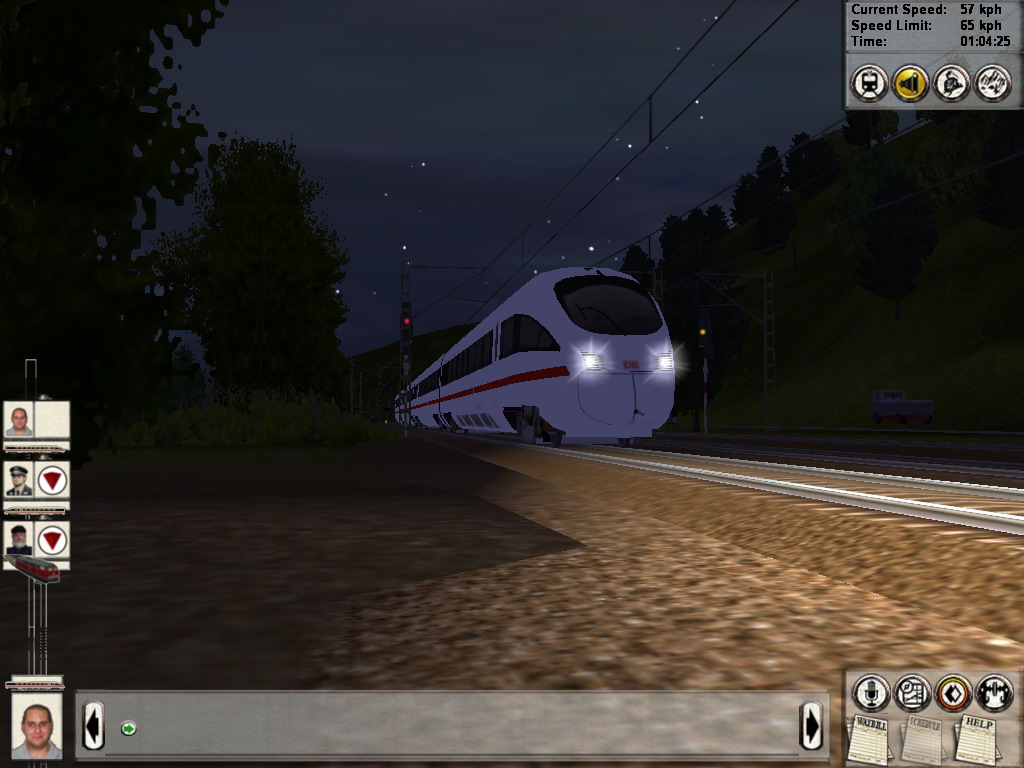Click the red triangle beside the capped driver
This screenshot has height=768, width=1024.
point(52,481)
